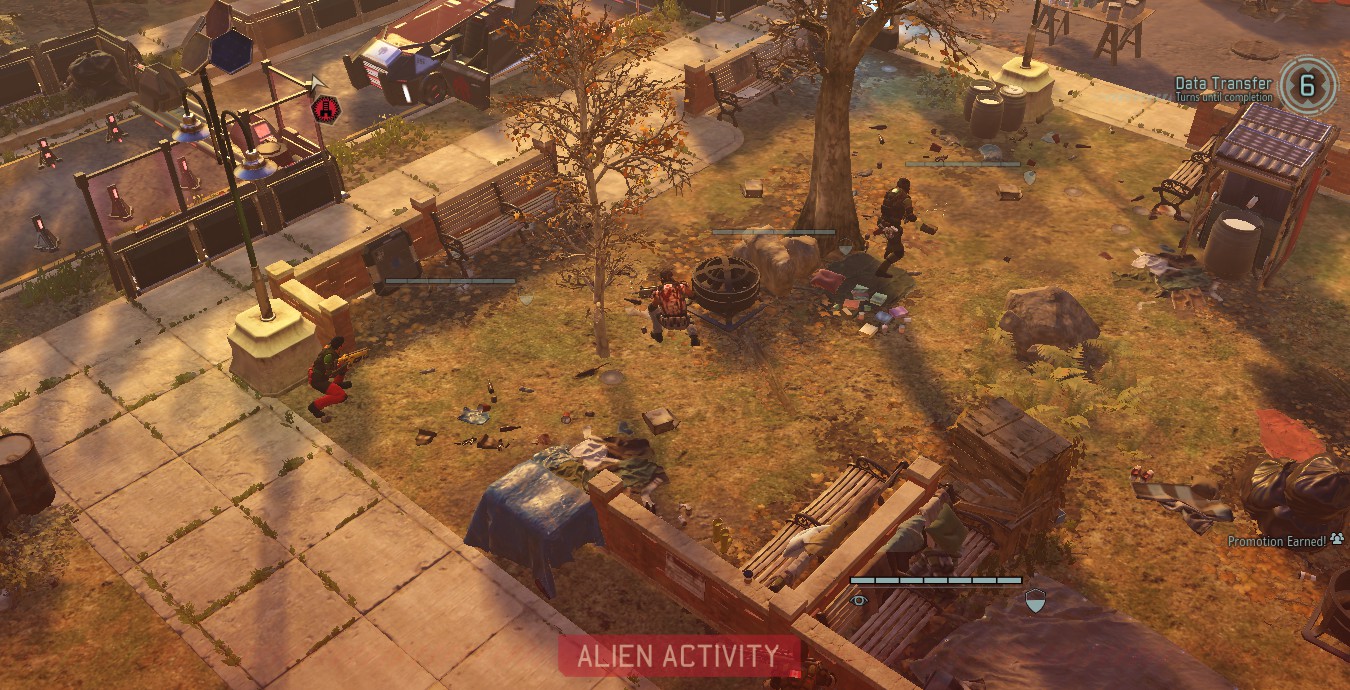Click the Alien Activity banner
The width and height of the screenshot is (1350, 690).
(x=679, y=656)
